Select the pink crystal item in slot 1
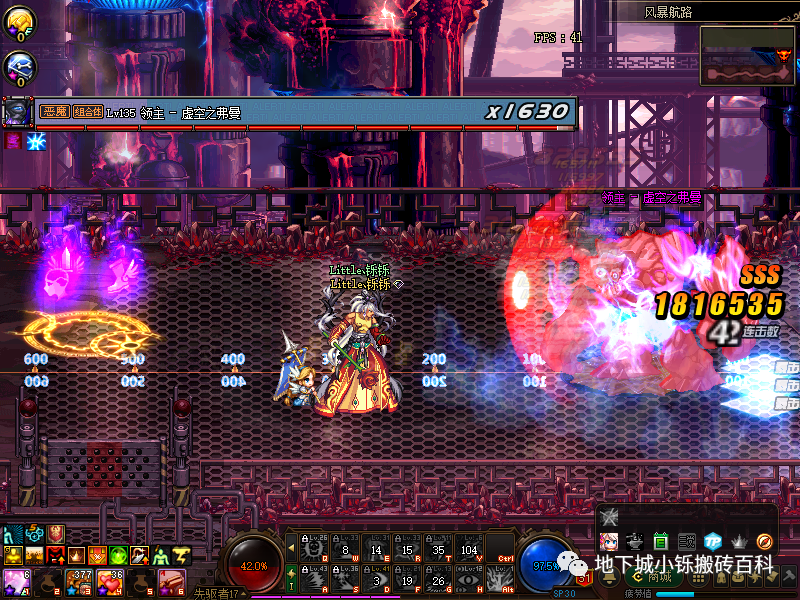 tap(15, 580)
